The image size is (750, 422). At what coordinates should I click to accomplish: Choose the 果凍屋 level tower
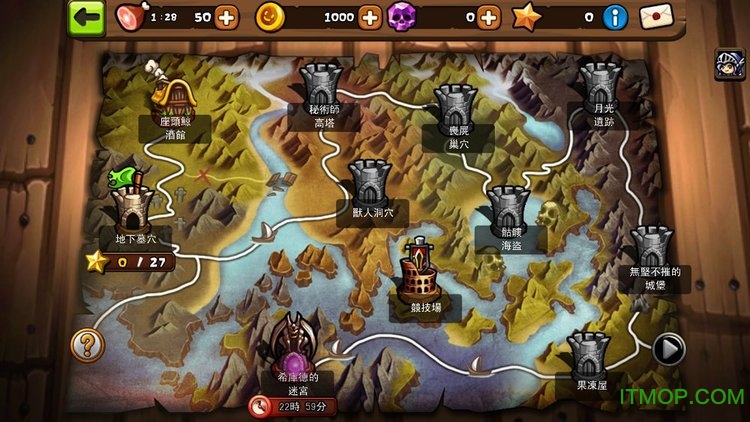(589, 355)
